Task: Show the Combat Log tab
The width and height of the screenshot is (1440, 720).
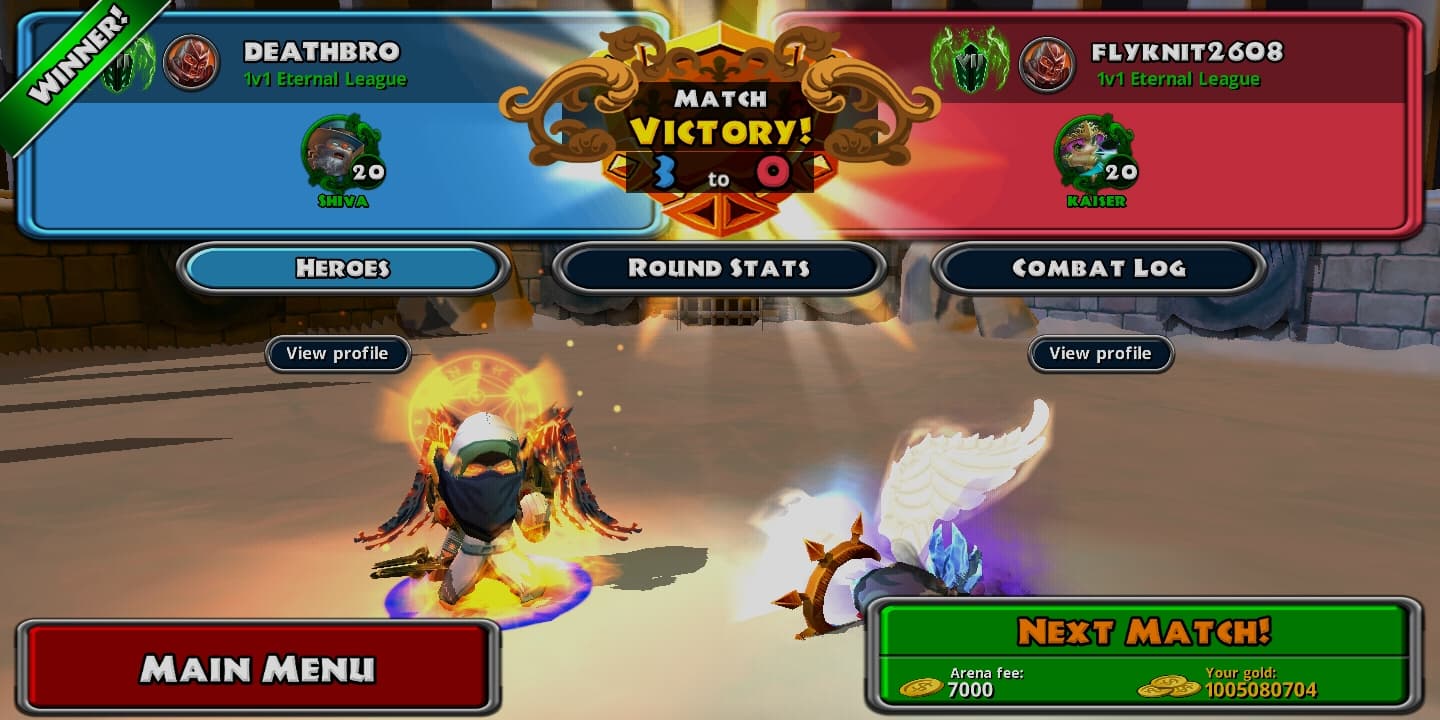Action: [1098, 268]
